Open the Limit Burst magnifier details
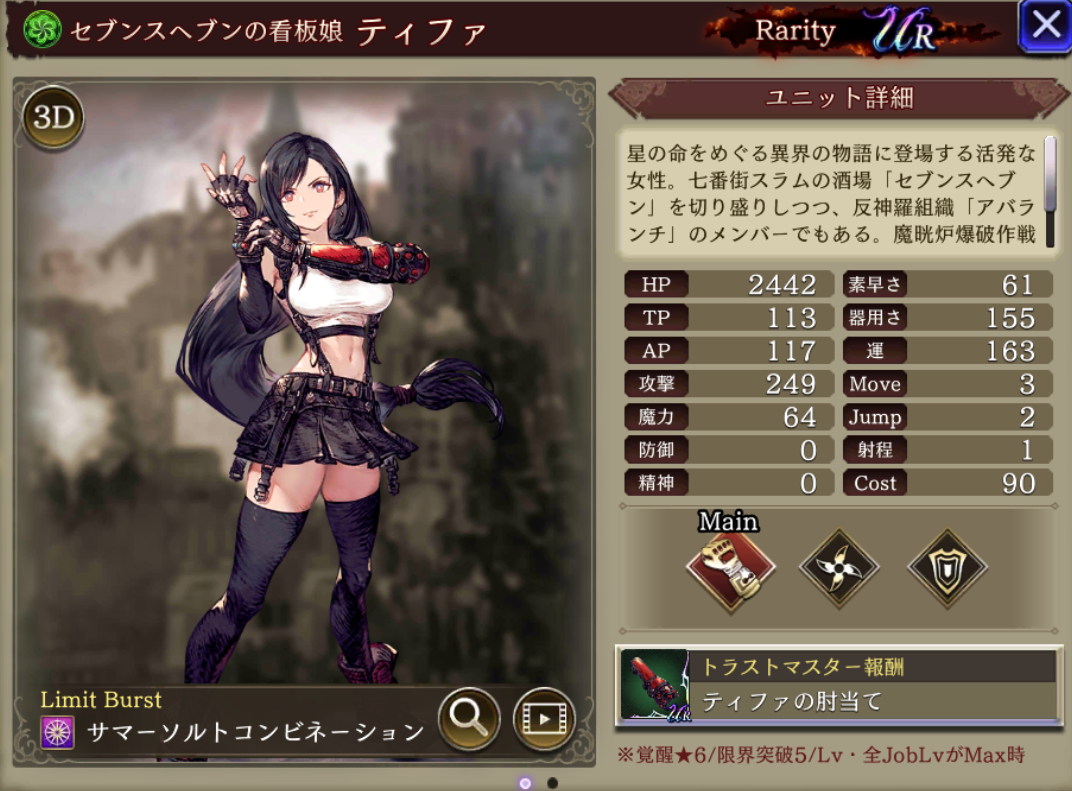The image size is (1072, 791). tap(469, 718)
